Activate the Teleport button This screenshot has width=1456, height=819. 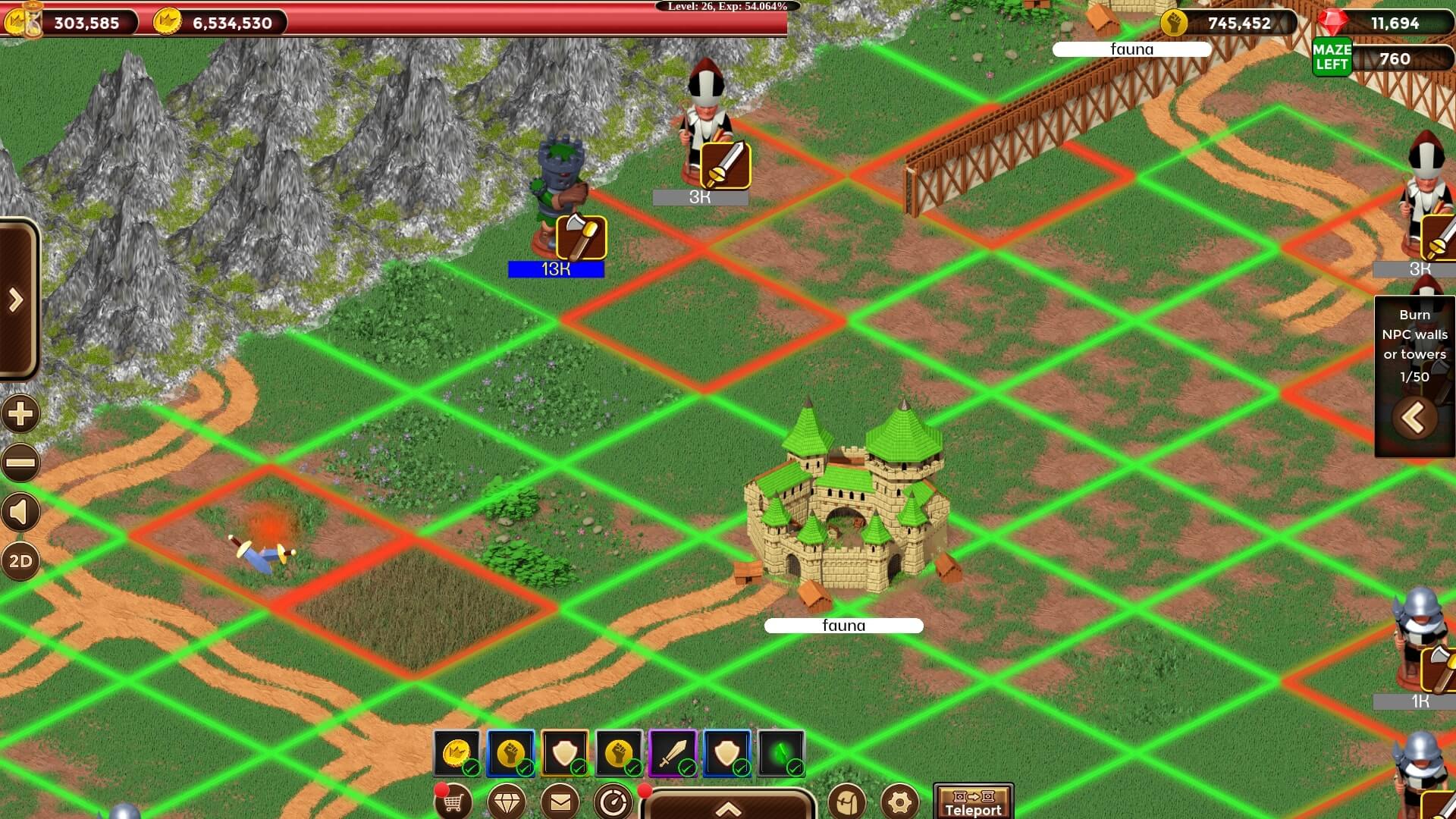click(973, 802)
